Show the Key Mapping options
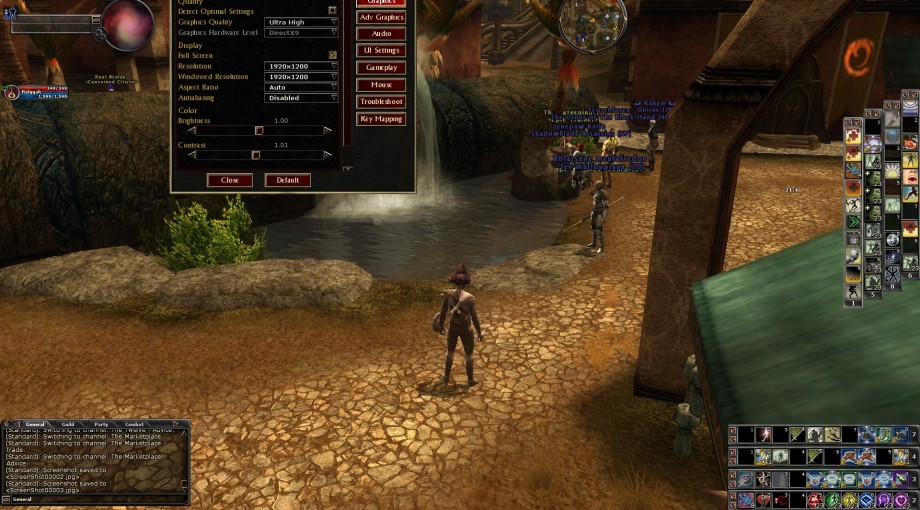 point(381,119)
